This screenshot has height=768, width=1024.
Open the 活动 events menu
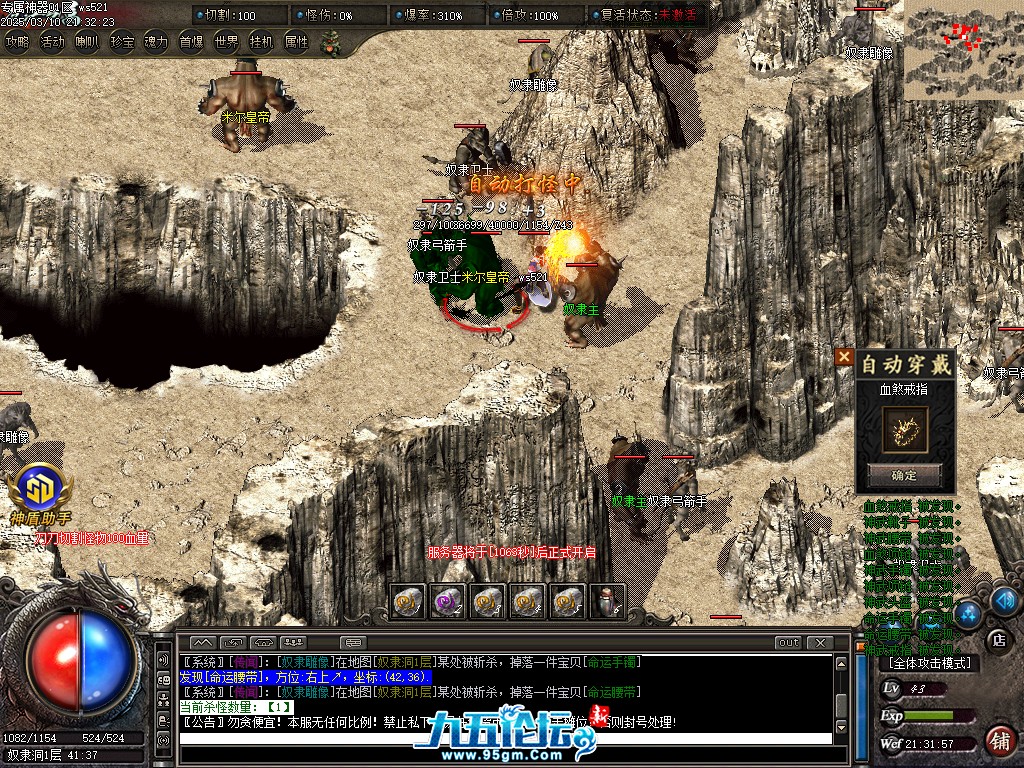click(x=52, y=42)
